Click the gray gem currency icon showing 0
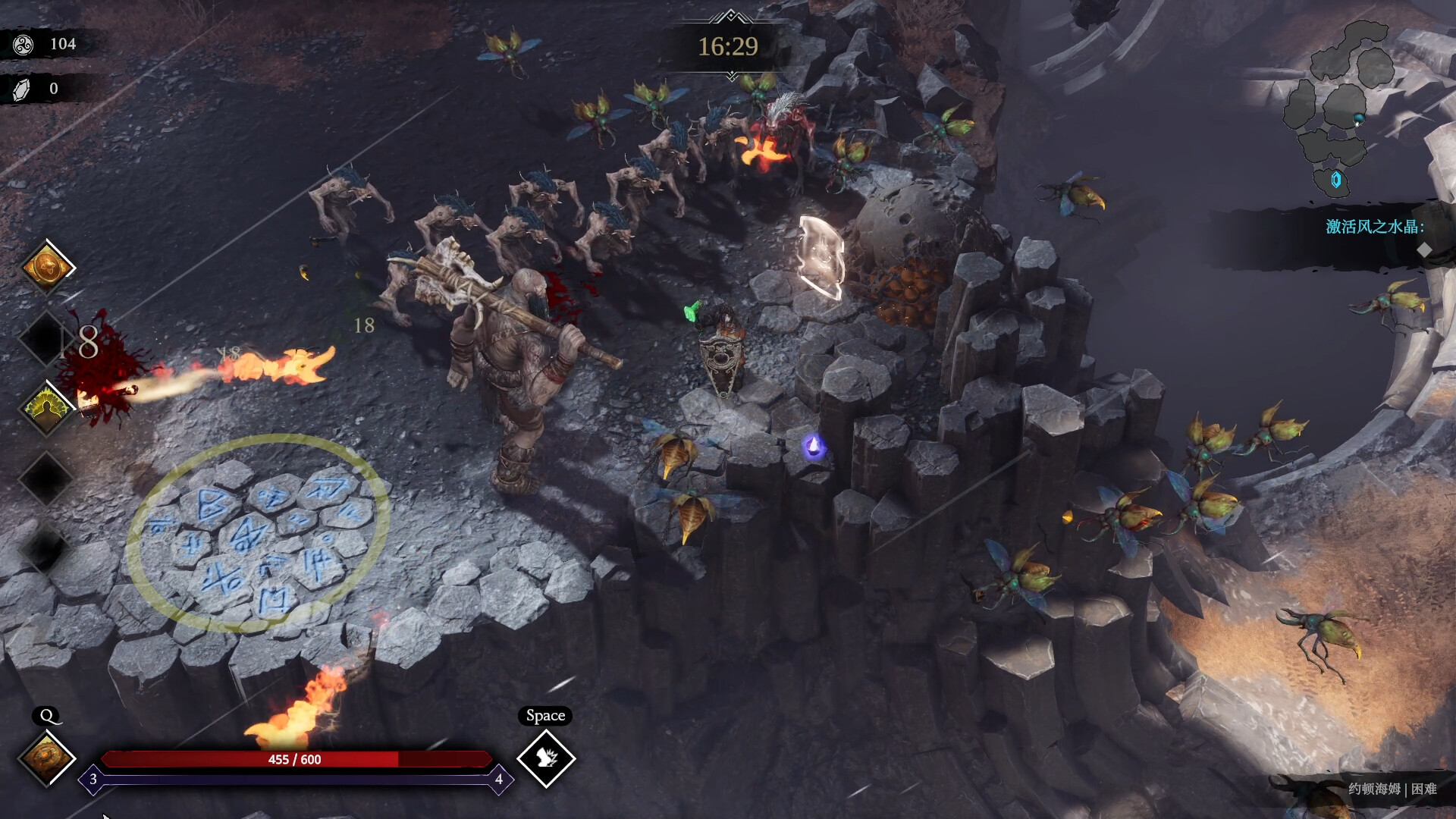The width and height of the screenshot is (1456, 819). (x=23, y=87)
